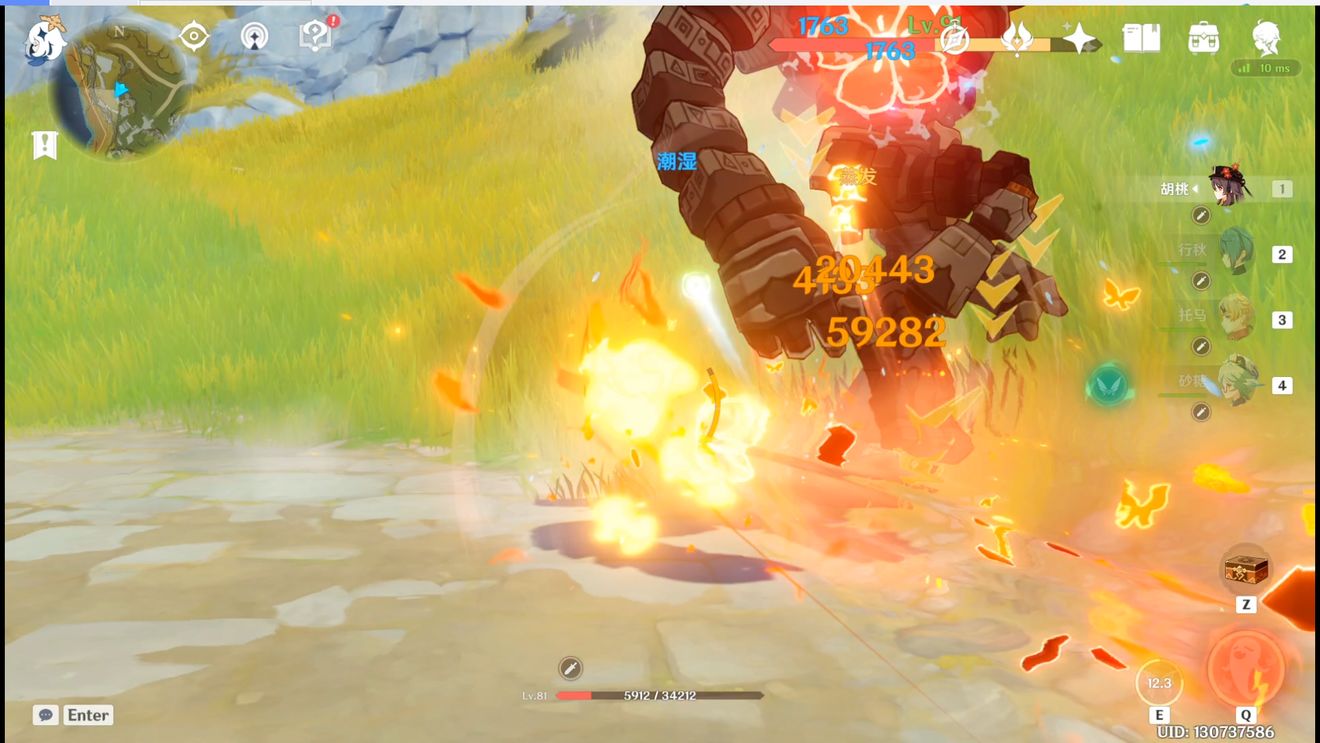Open the co-op mode icon
This screenshot has width=1320, height=743.
254,37
